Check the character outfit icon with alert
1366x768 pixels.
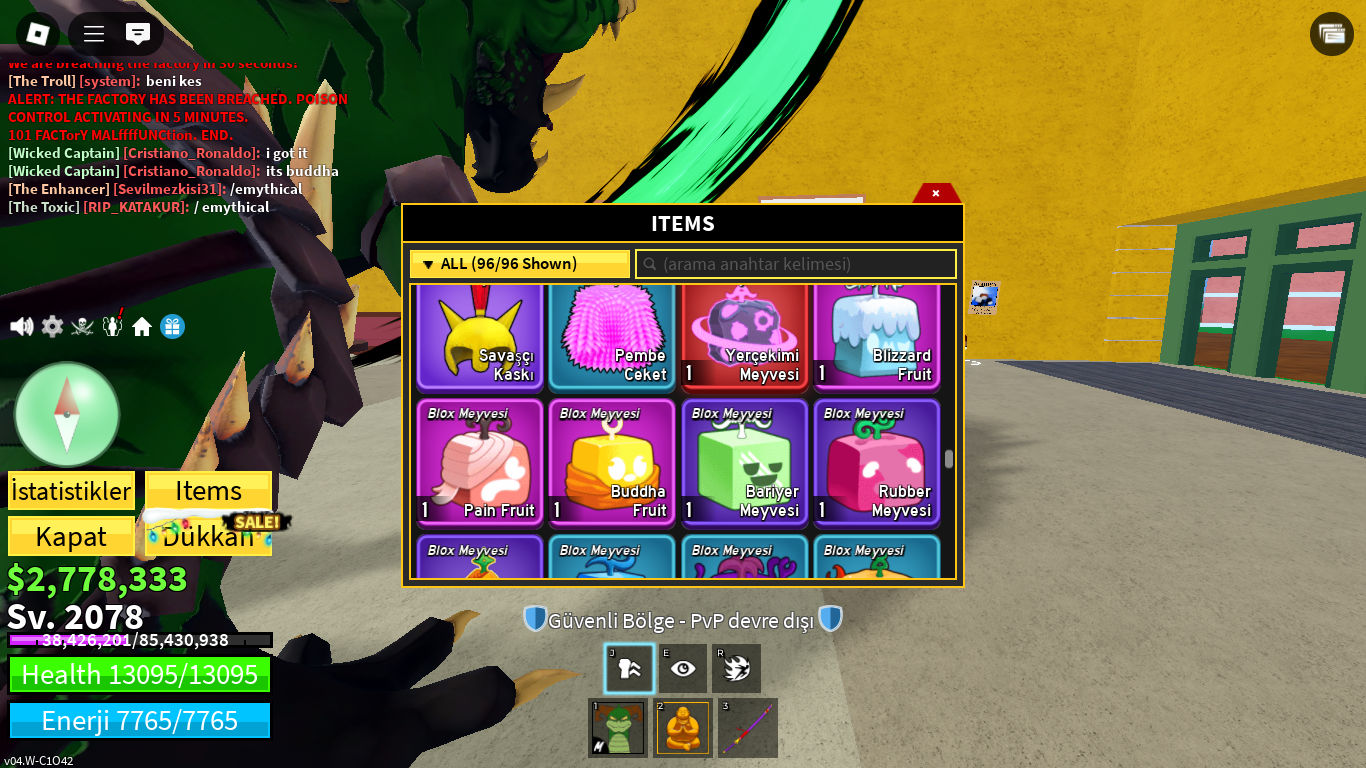[112, 326]
